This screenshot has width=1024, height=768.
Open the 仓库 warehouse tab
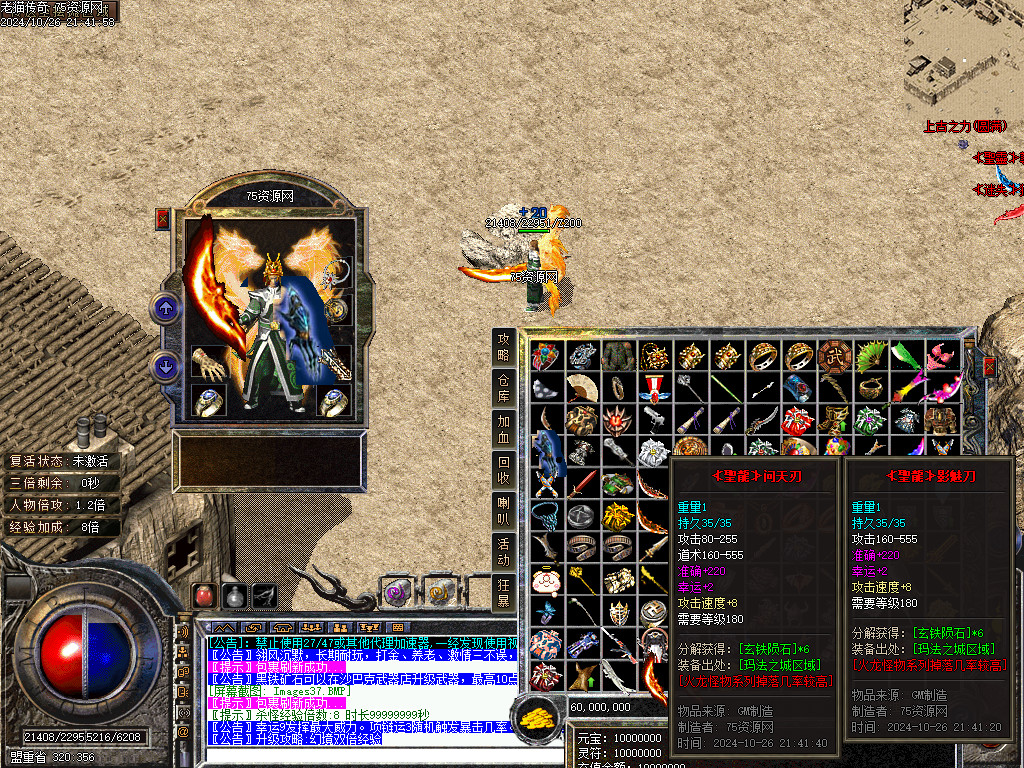coord(503,389)
